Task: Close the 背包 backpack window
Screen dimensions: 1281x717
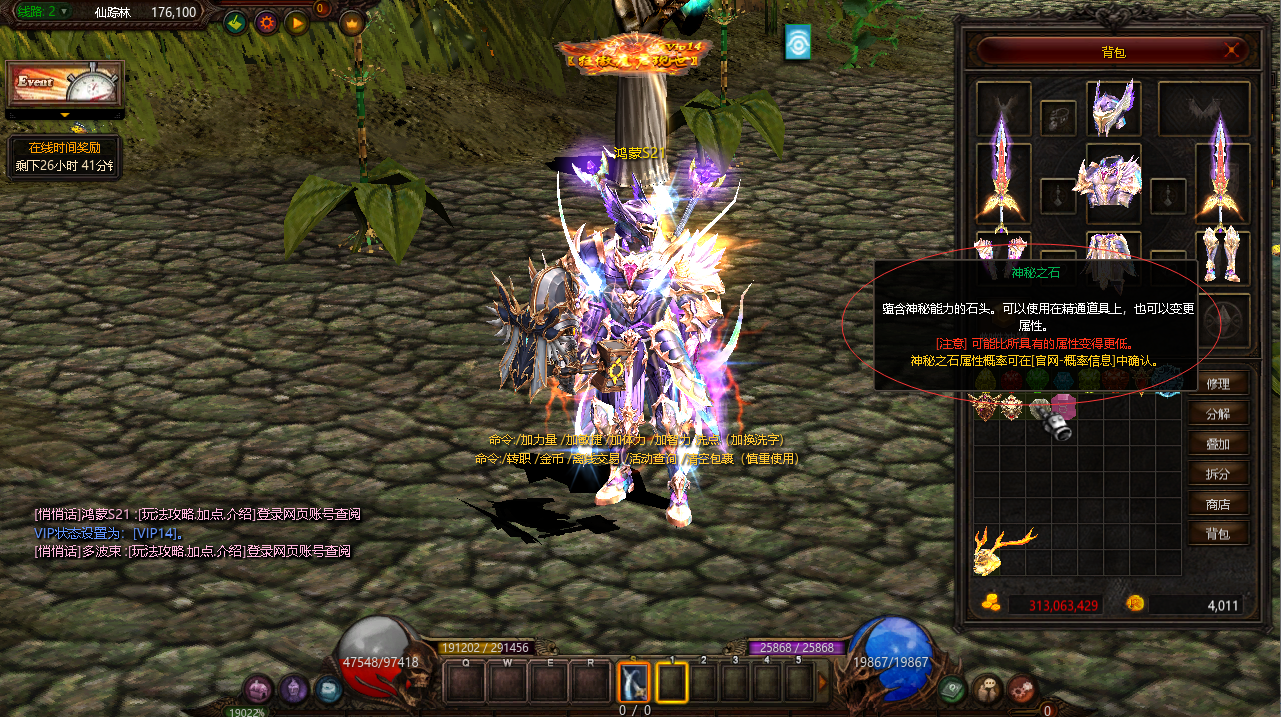Action: 1234,51
